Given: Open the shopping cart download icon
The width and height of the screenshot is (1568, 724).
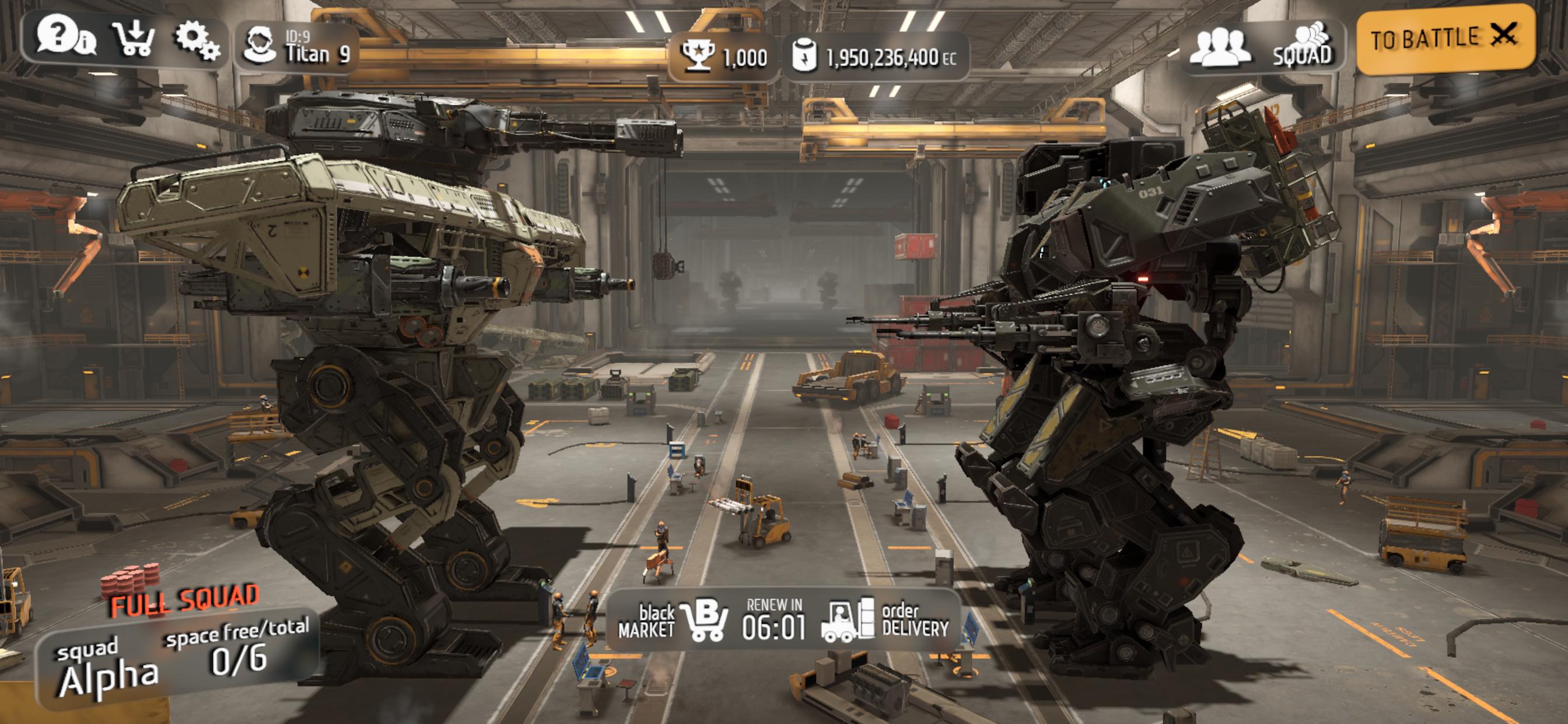Looking at the screenshot, I should [x=134, y=38].
